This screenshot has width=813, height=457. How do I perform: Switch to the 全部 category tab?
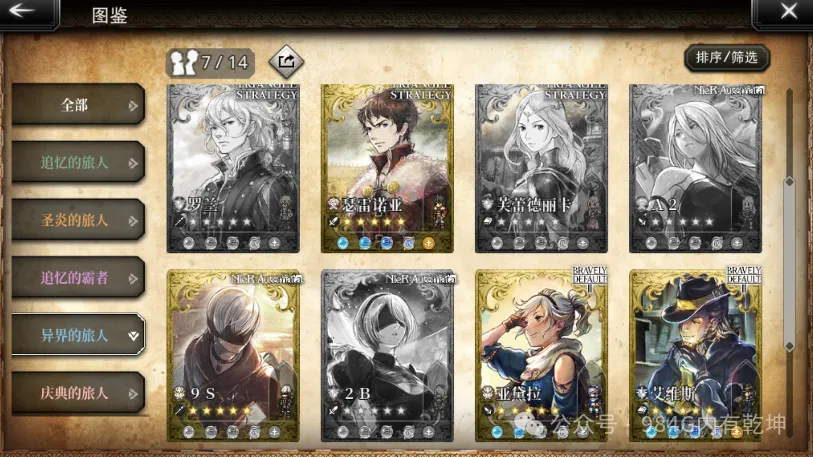[77, 104]
